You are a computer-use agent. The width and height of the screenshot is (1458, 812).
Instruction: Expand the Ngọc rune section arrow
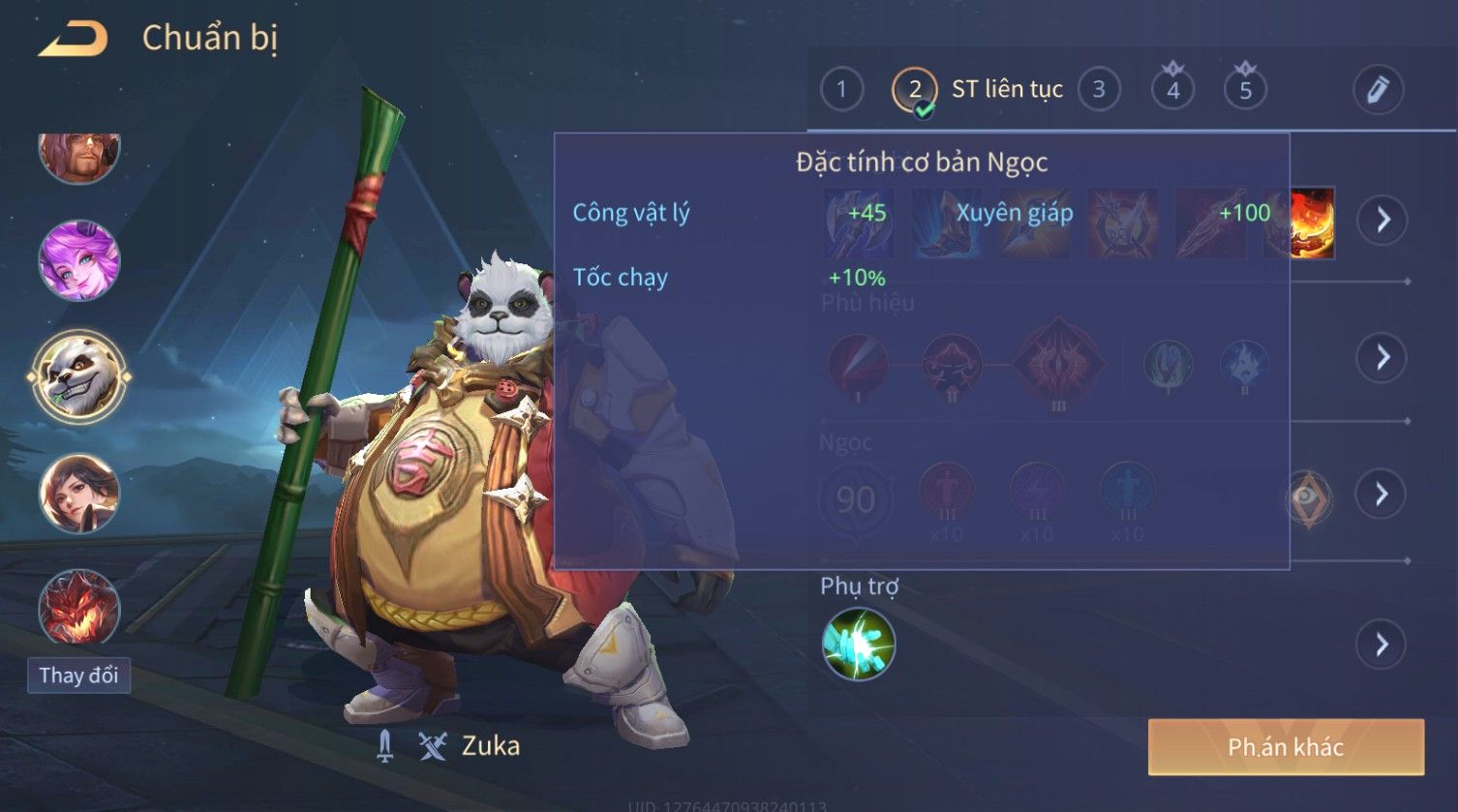tap(1382, 495)
